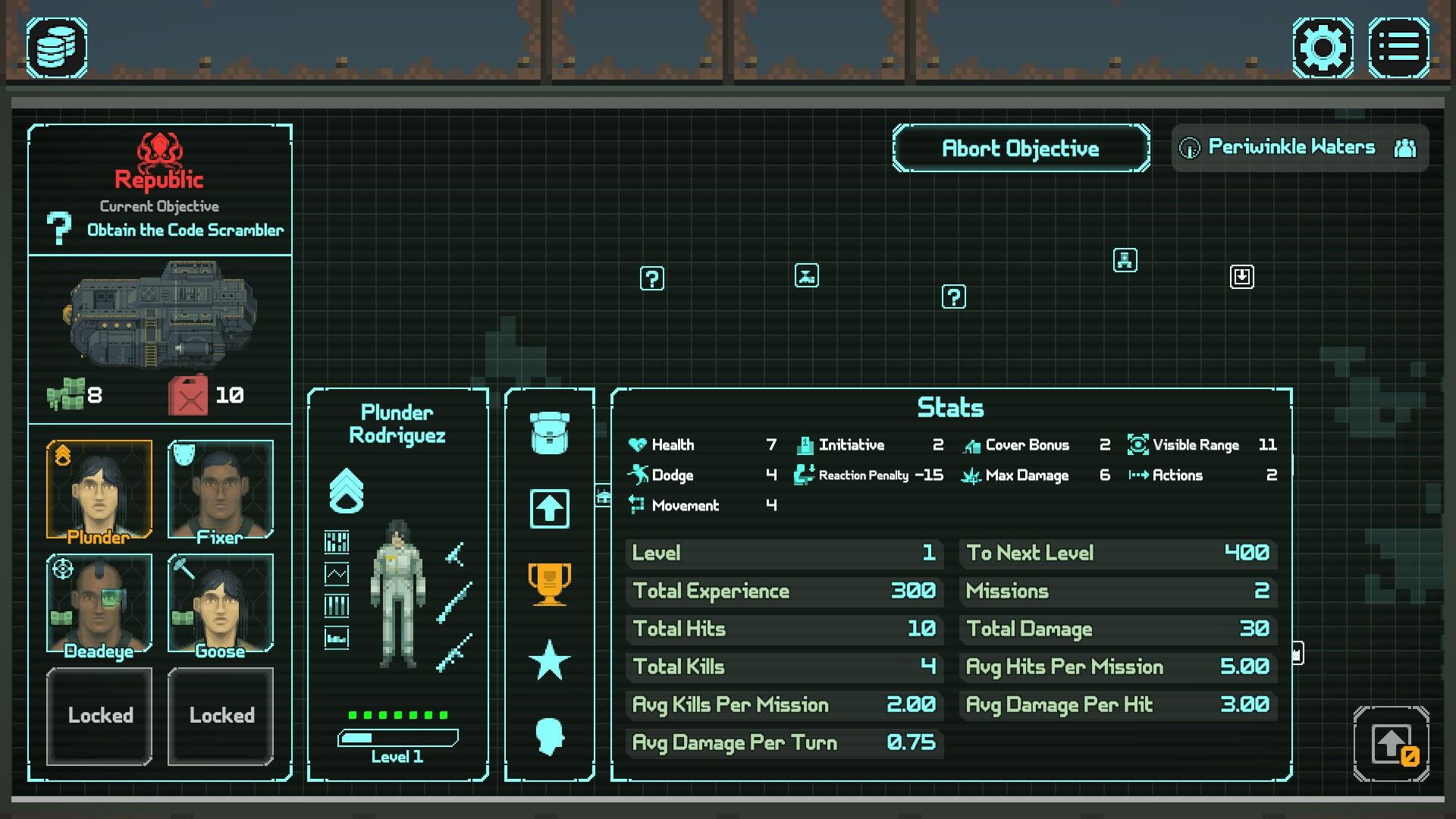The height and width of the screenshot is (819, 1456).
Task: Click the question mark map marker near center
Action: 953,297
